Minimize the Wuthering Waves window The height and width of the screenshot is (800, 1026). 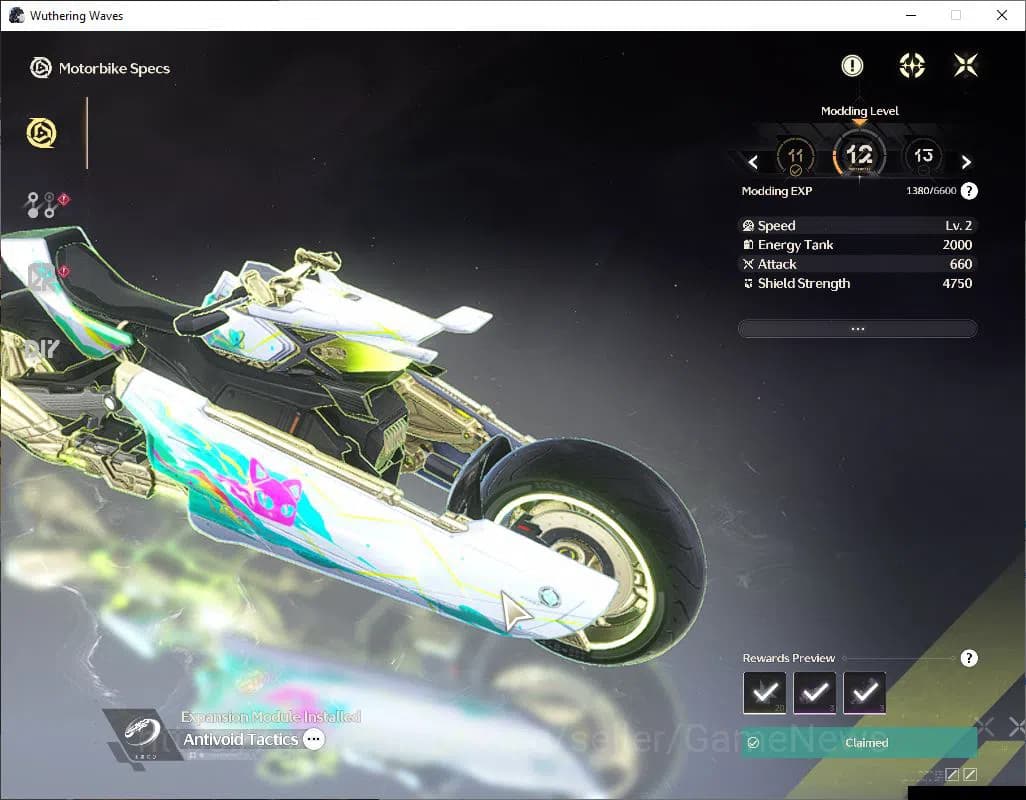coord(910,15)
